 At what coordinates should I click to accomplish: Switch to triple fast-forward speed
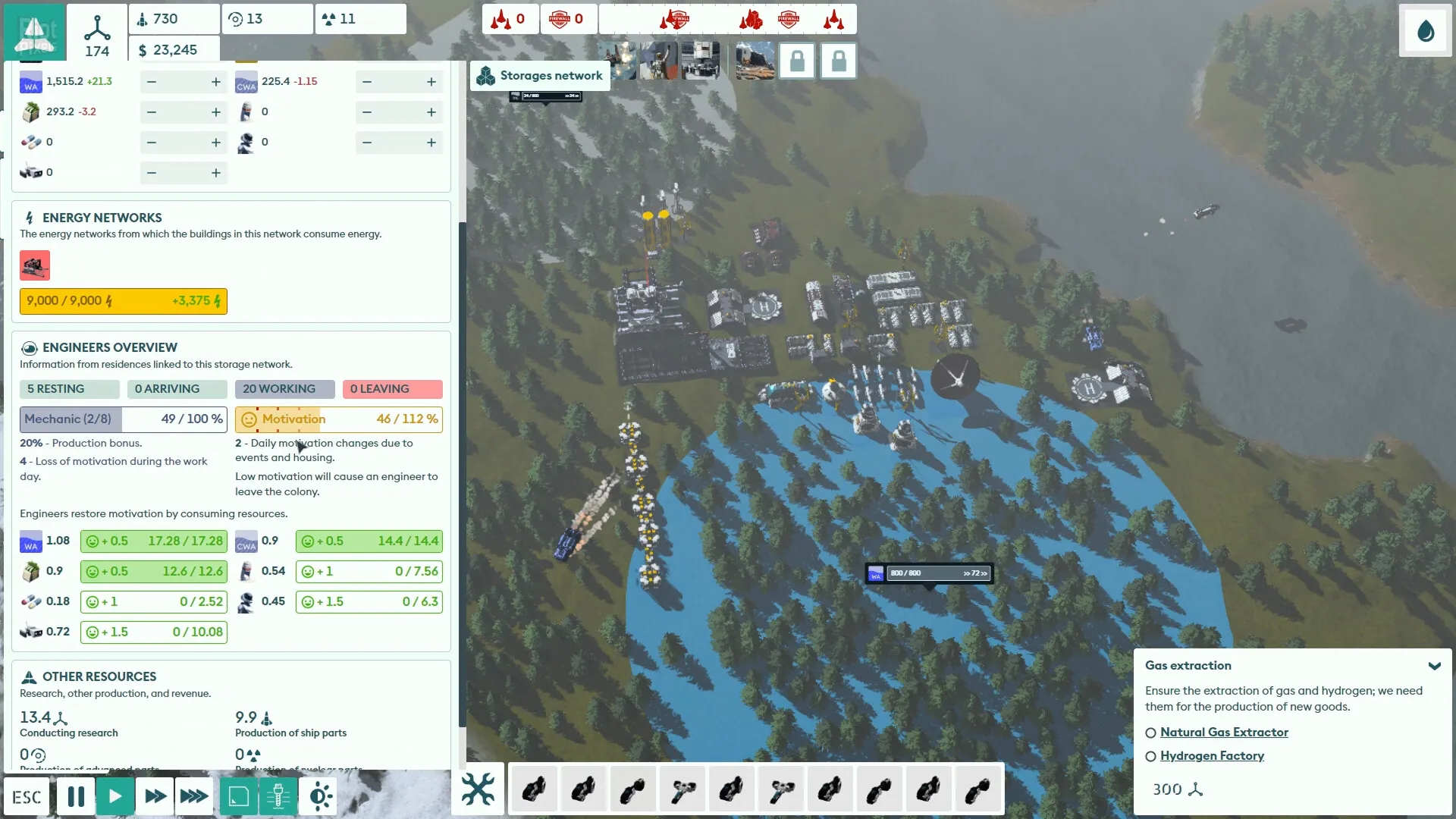click(x=194, y=797)
